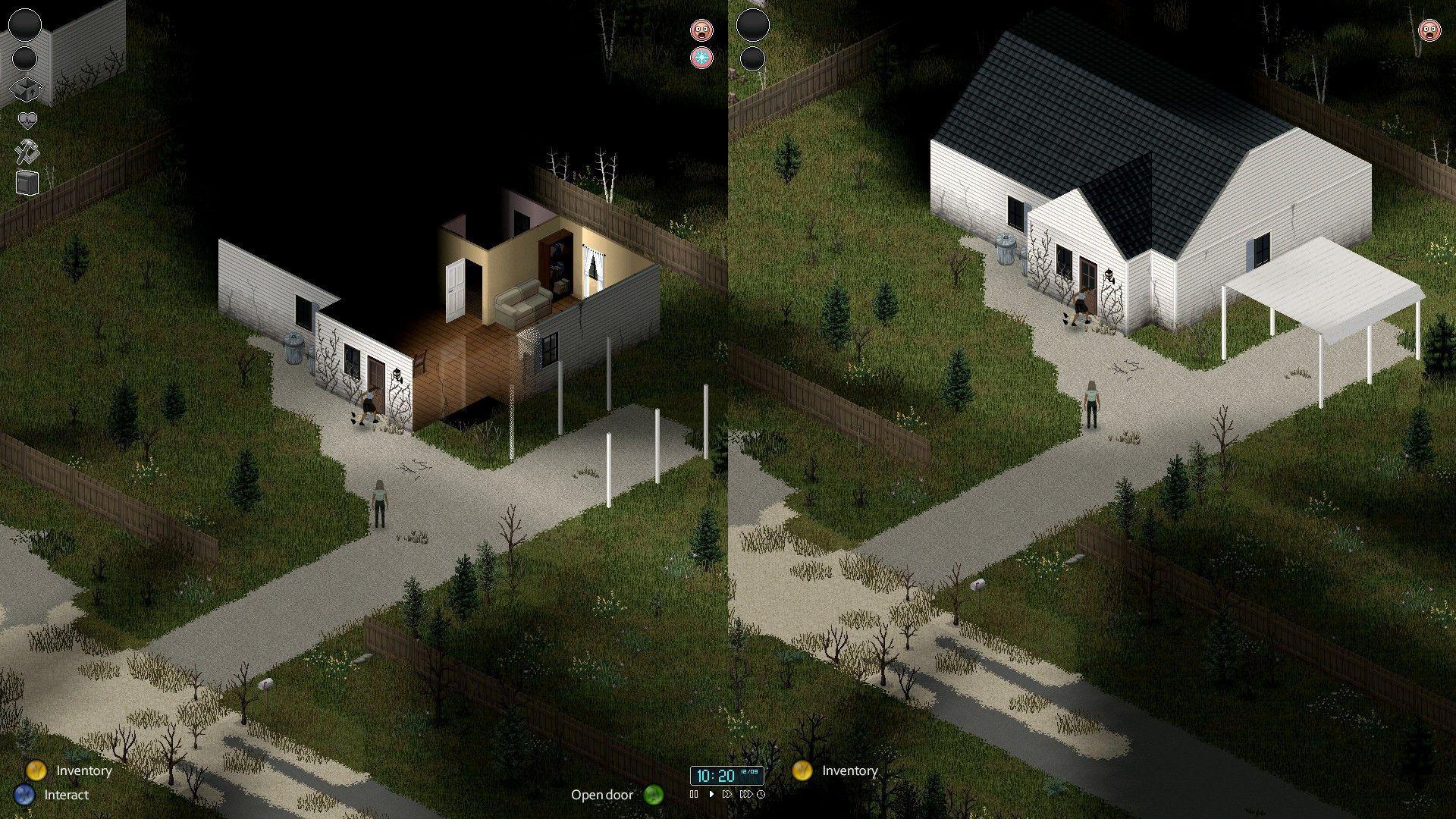The image size is (1456, 819).
Task: Click the cold snowflake moodle
Action: coord(701,58)
